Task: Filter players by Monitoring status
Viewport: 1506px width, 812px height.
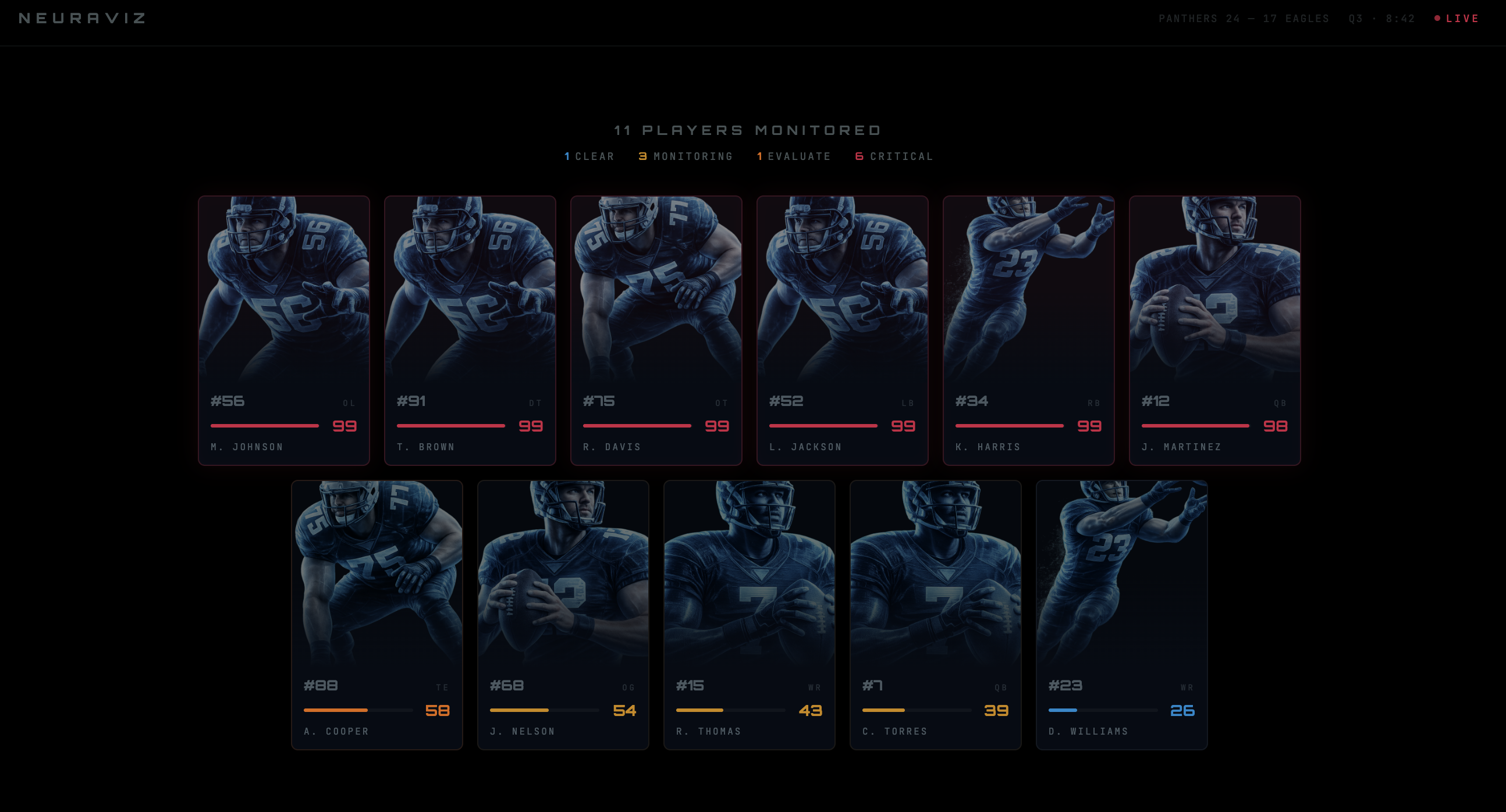Action: click(x=685, y=156)
